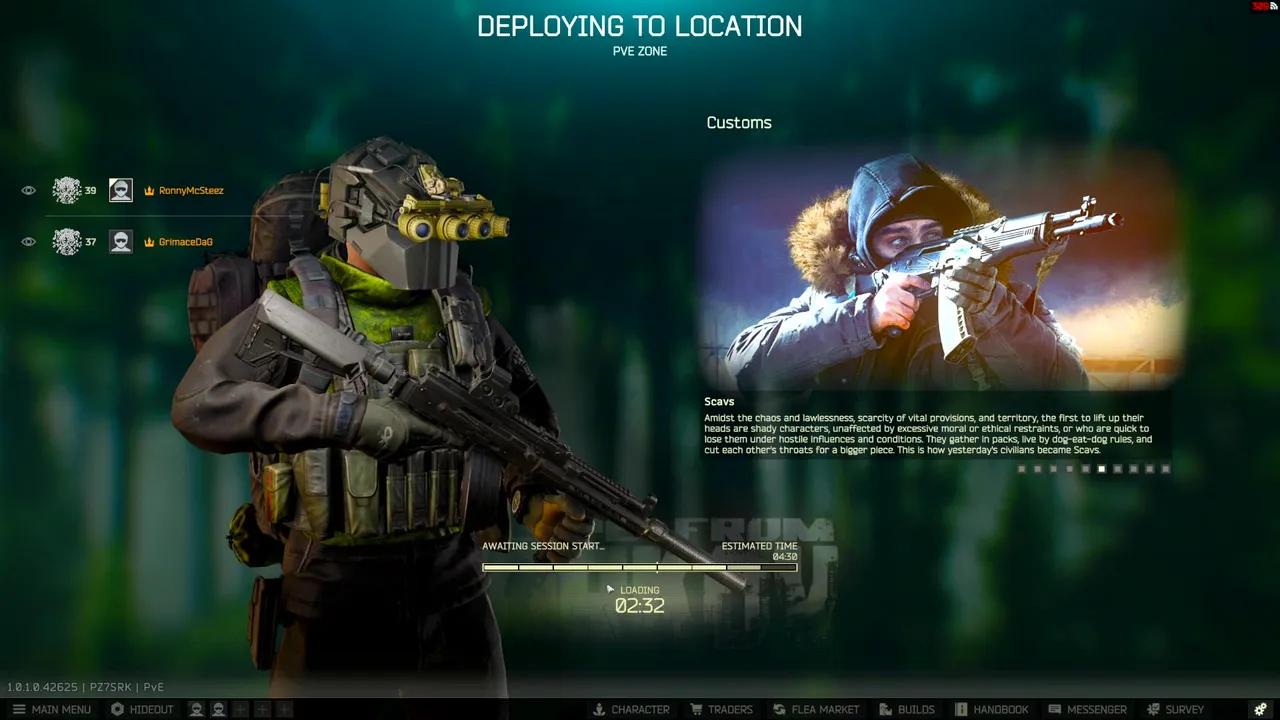The height and width of the screenshot is (720, 1280).
Task: Open the Flea Market icon
Action: pos(779,709)
